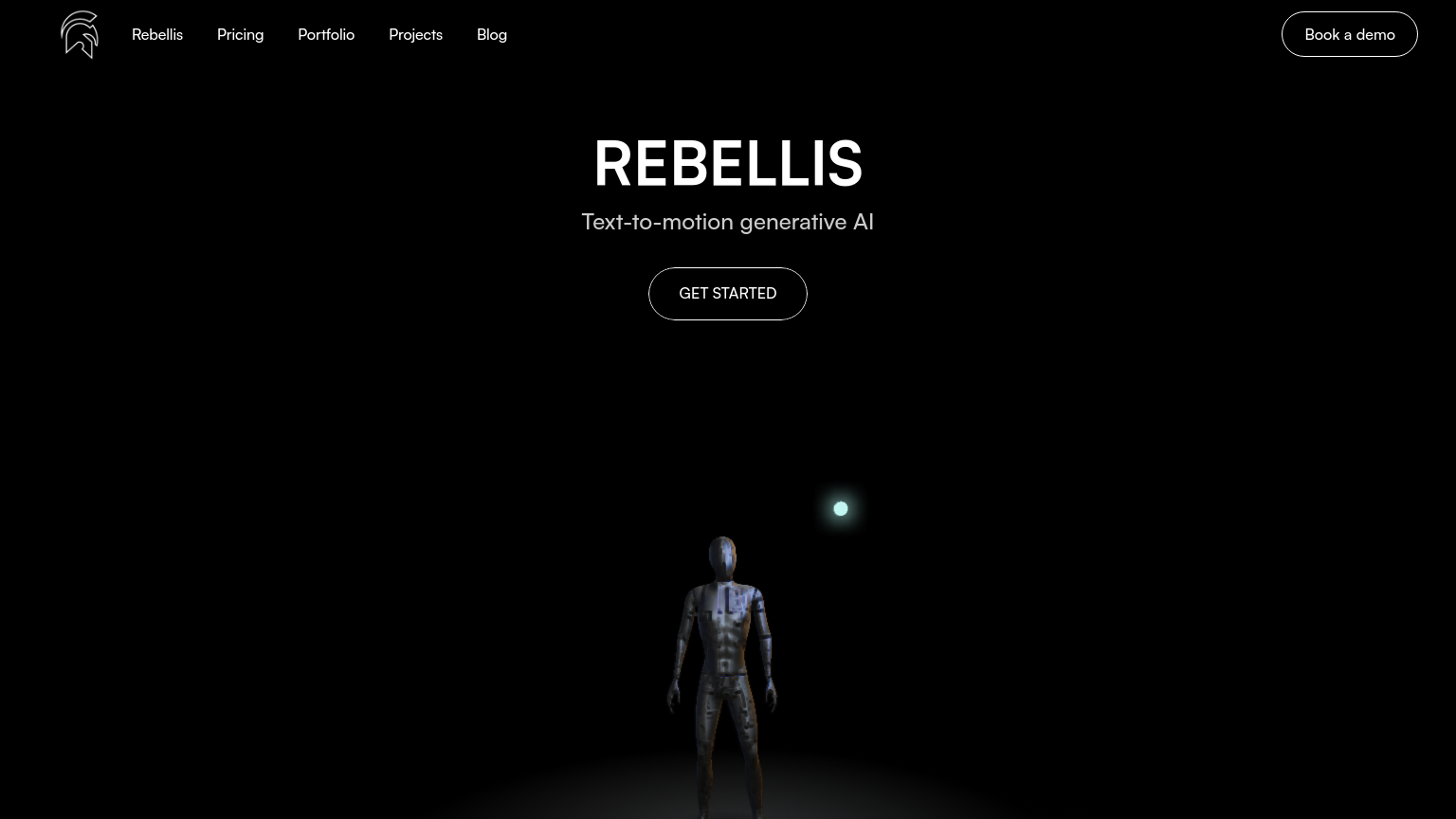Image resolution: width=1456 pixels, height=819 pixels.
Task: Click the REBELLIS heading text
Action: coord(728,162)
